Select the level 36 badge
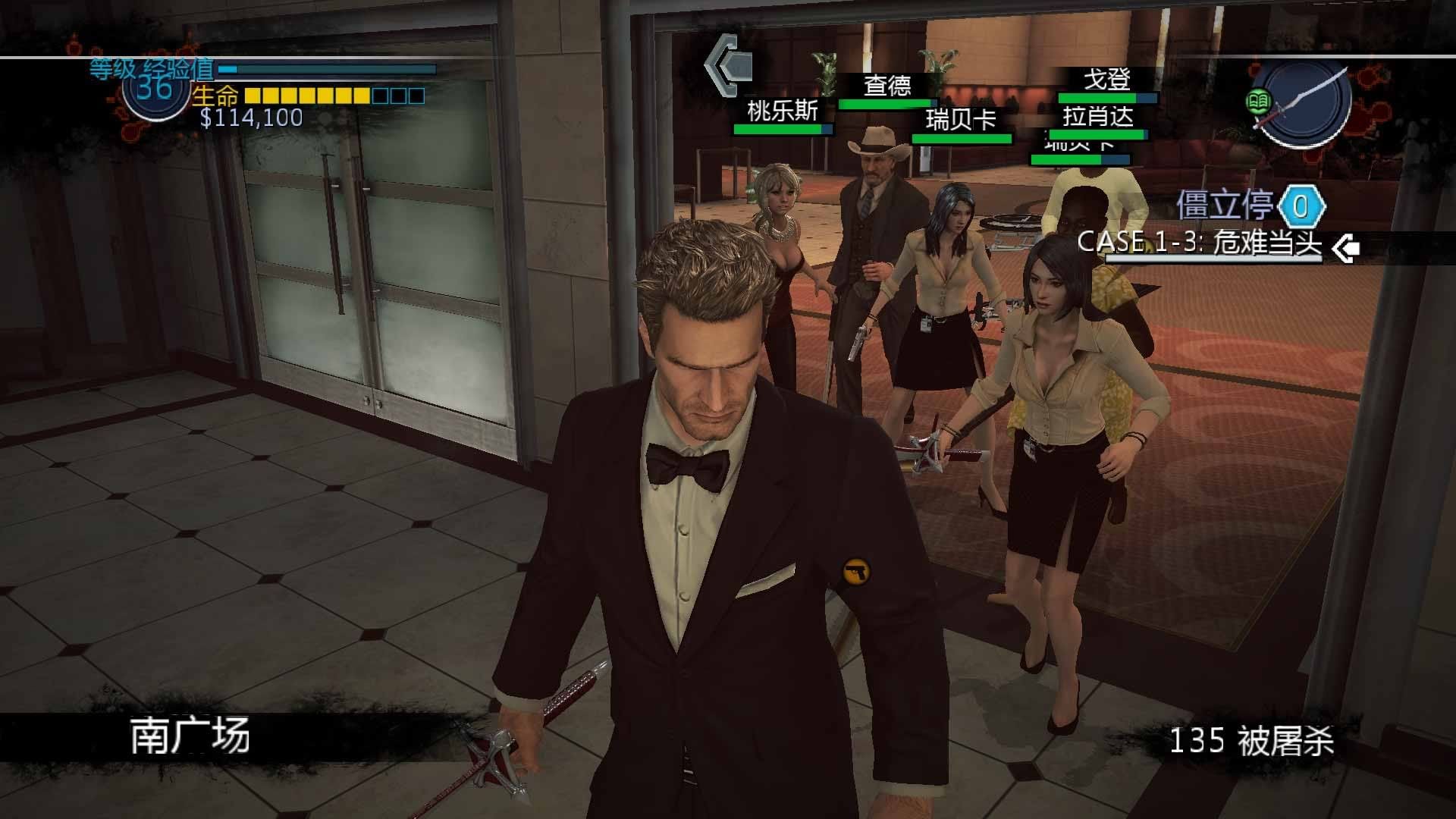 pyautogui.click(x=155, y=89)
